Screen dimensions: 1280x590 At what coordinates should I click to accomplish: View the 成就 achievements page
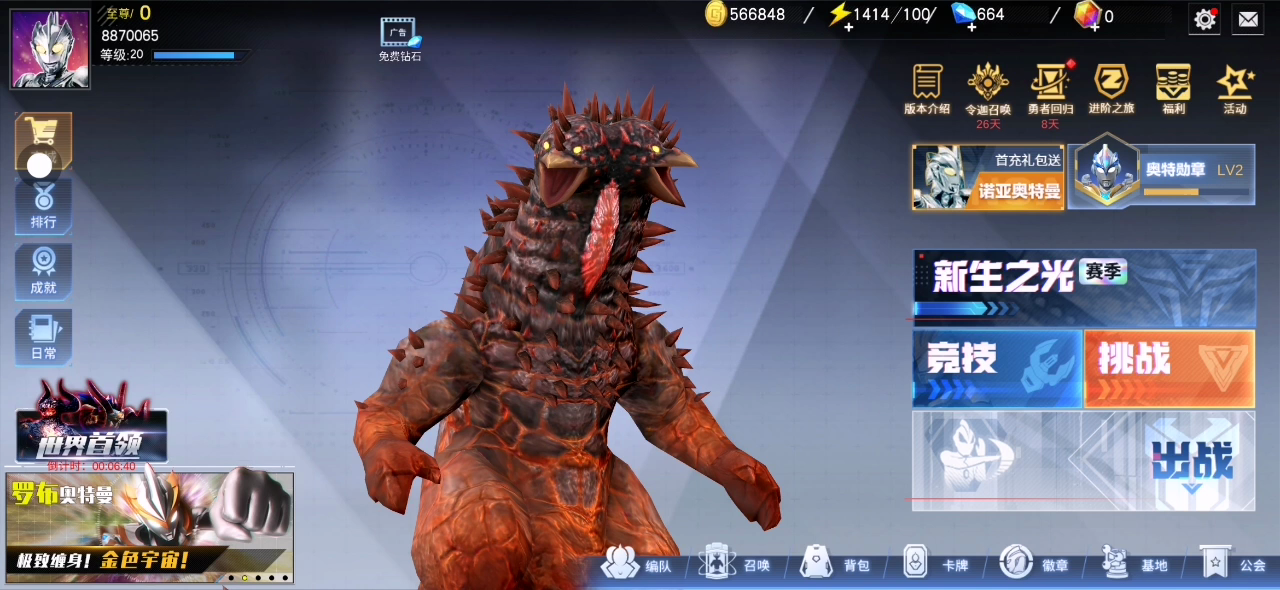point(43,272)
